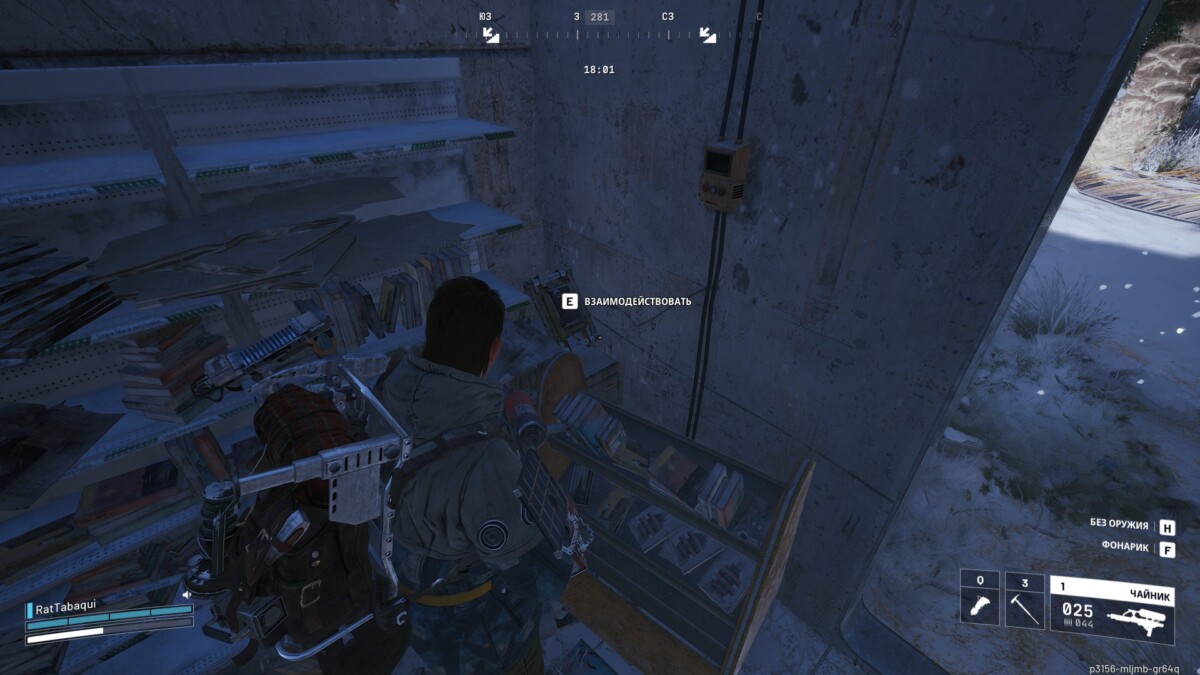Select the Чайник weapon slot
The height and width of the screenshot is (675, 1200).
tap(1111, 601)
